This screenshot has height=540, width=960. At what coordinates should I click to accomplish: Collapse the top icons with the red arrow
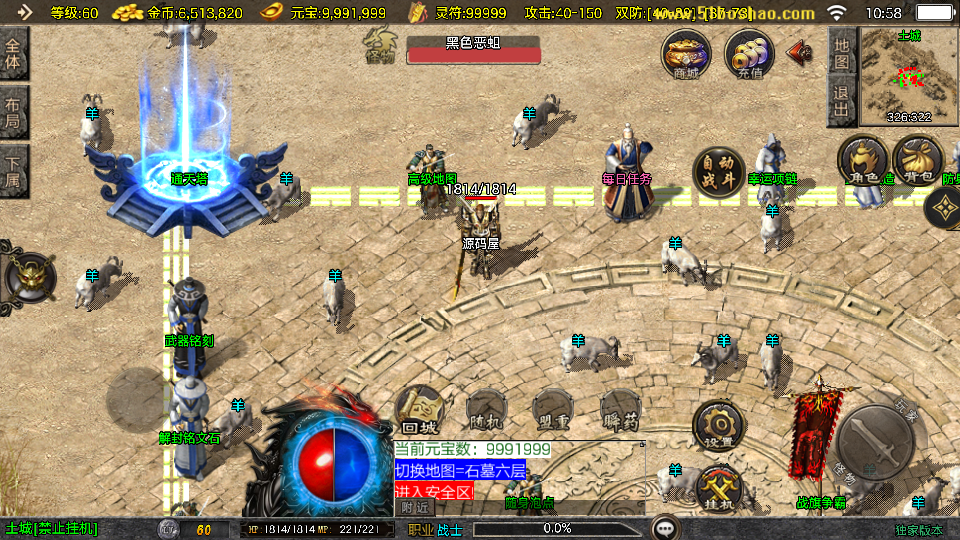point(799,50)
